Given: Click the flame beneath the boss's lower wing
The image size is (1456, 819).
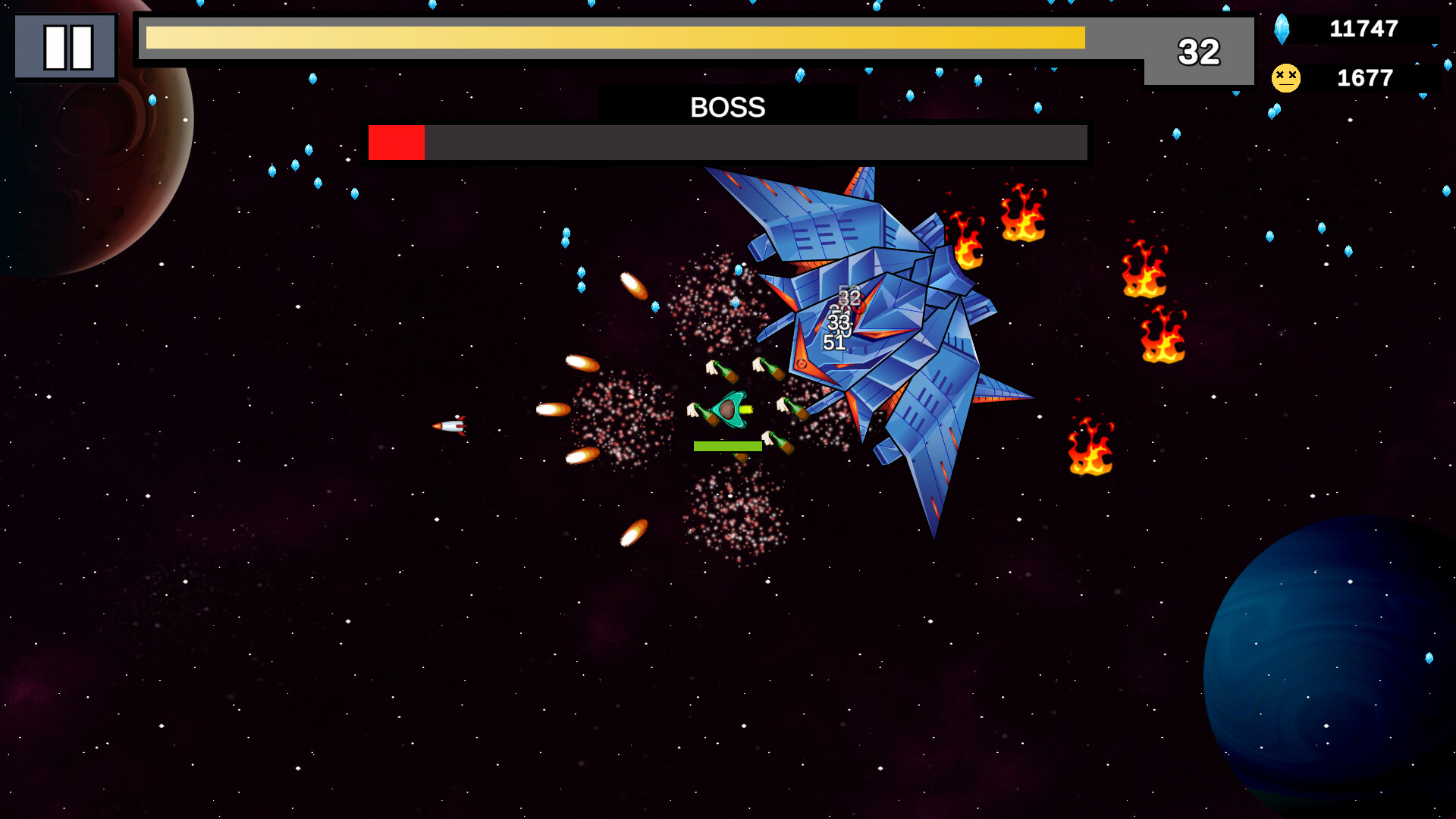Looking at the screenshot, I should (1092, 447).
